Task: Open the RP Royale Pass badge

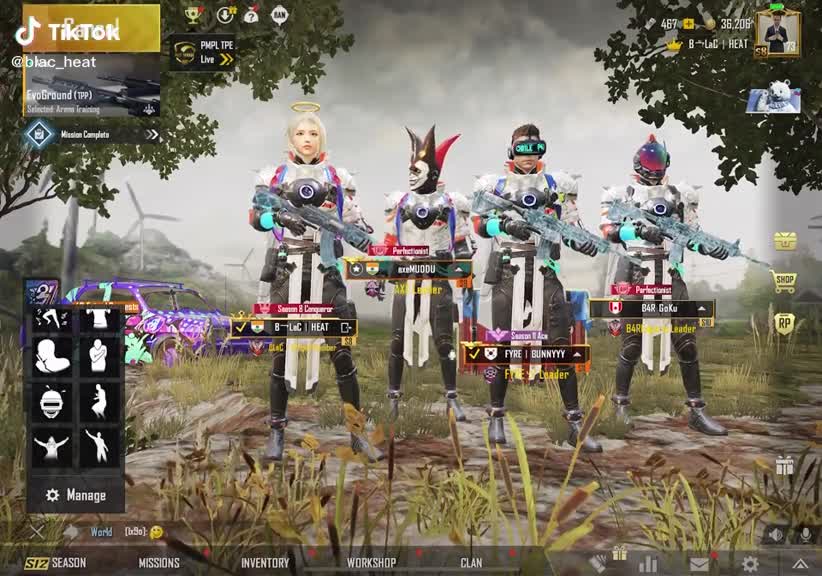Action: tap(785, 323)
